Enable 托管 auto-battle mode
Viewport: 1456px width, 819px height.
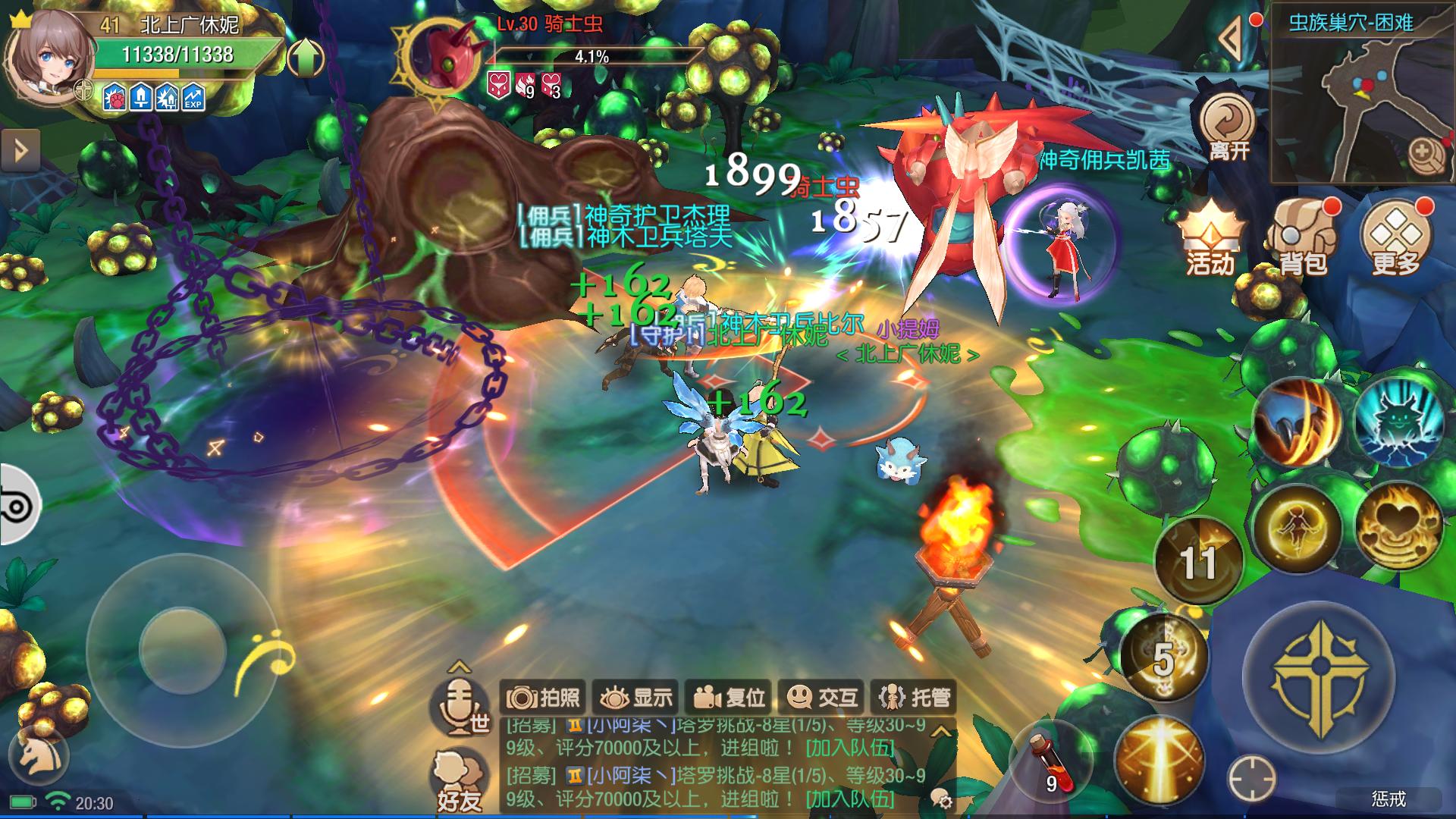[914, 695]
